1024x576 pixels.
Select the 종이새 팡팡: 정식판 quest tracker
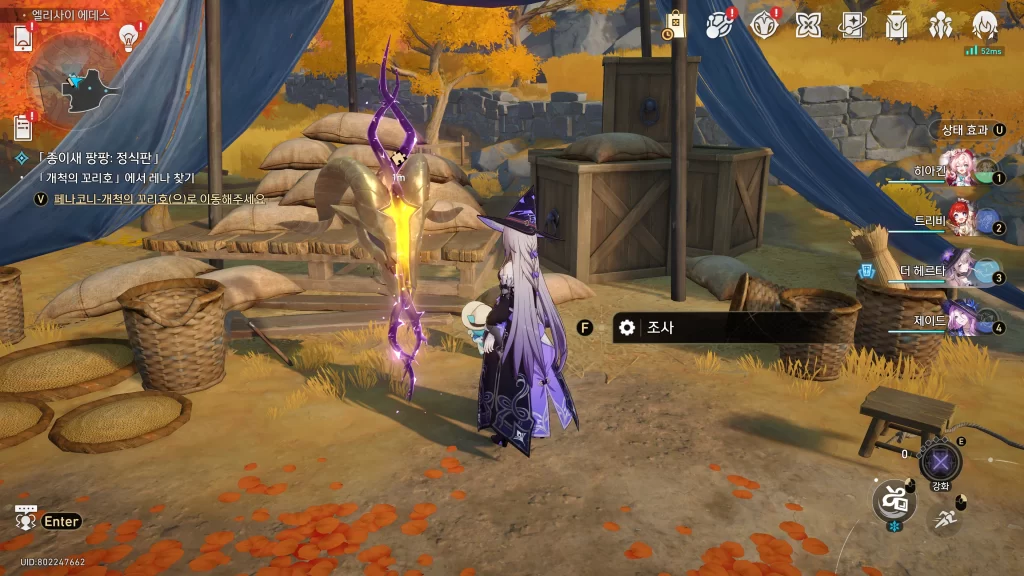(x=98, y=158)
